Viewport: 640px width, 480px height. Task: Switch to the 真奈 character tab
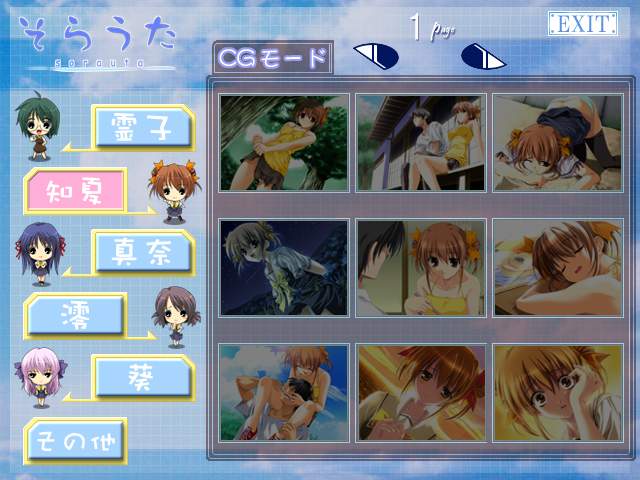142,250
